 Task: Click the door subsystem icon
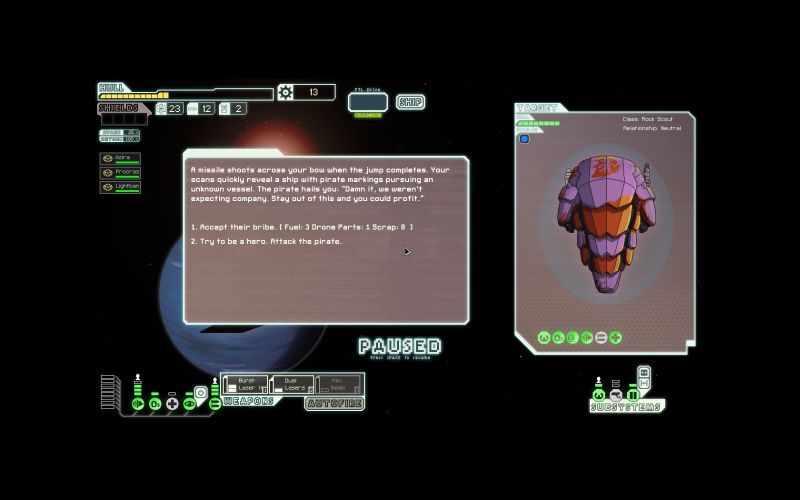(632, 394)
